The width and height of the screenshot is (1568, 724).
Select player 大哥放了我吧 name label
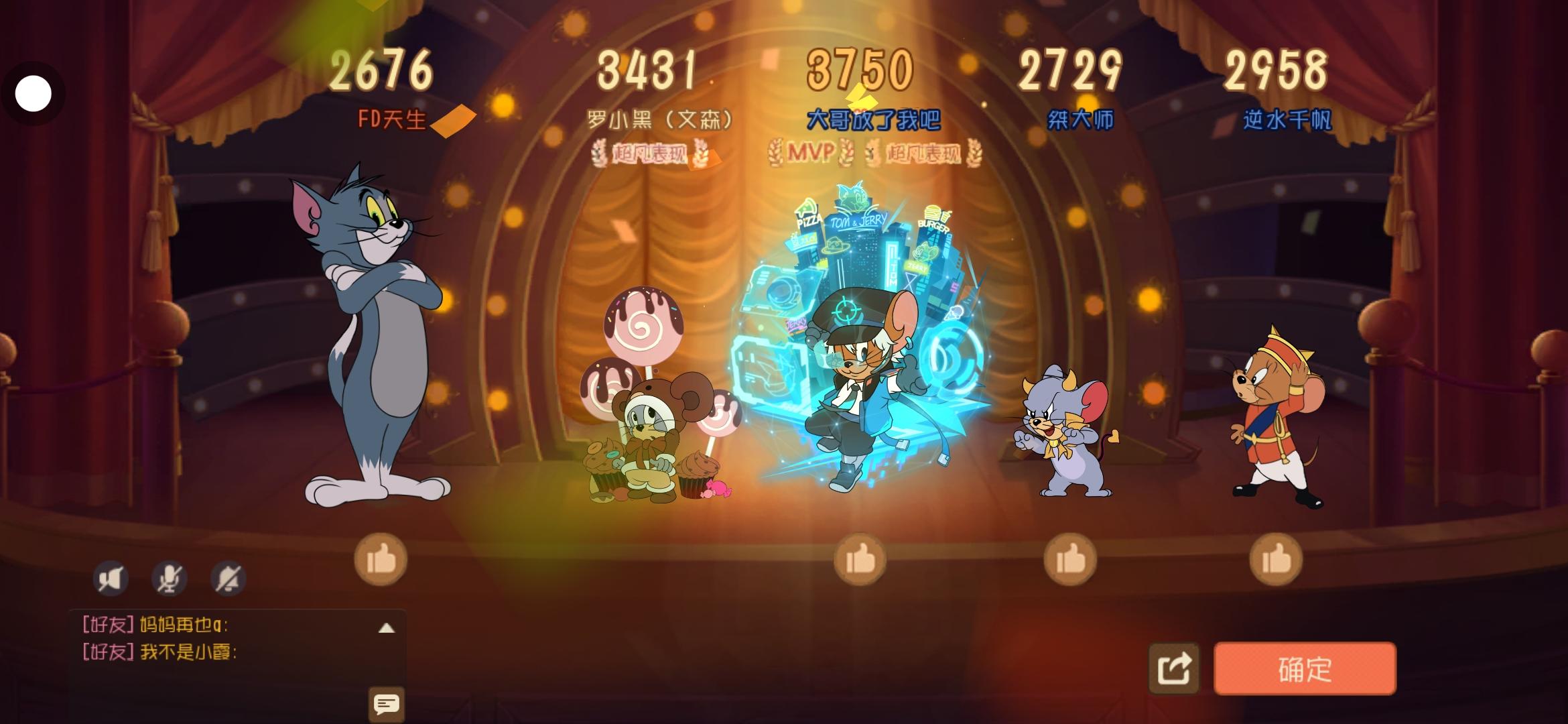click(876, 118)
